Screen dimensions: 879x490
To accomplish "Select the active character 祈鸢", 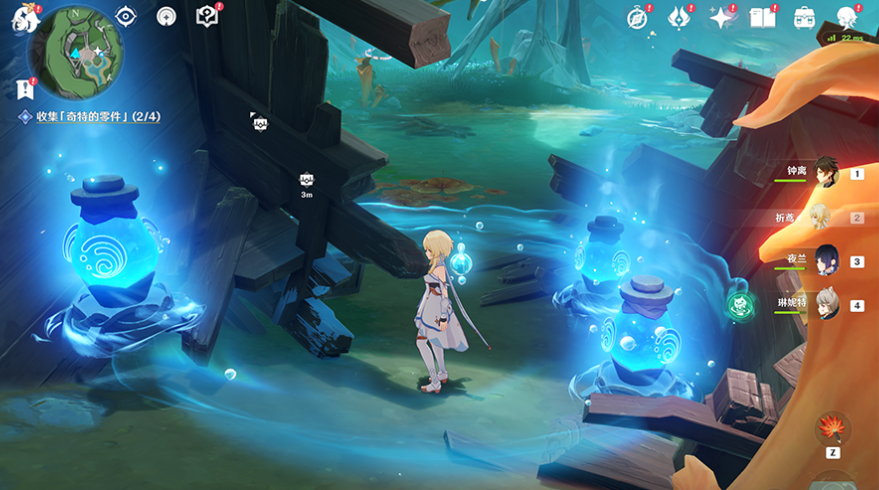I will pyautogui.click(x=820, y=217).
